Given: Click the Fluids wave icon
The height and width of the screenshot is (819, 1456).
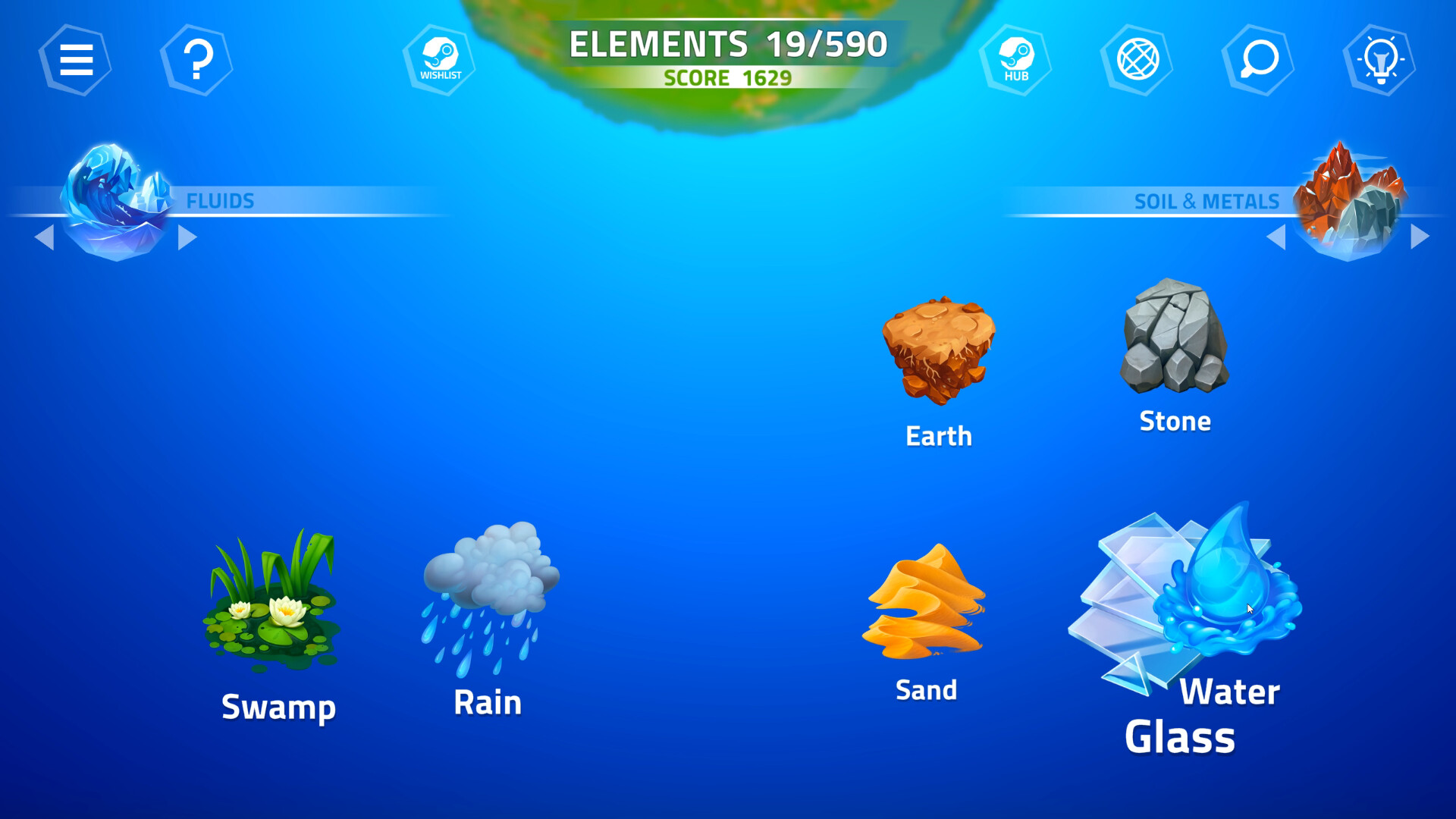Looking at the screenshot, I should [114, 197].
